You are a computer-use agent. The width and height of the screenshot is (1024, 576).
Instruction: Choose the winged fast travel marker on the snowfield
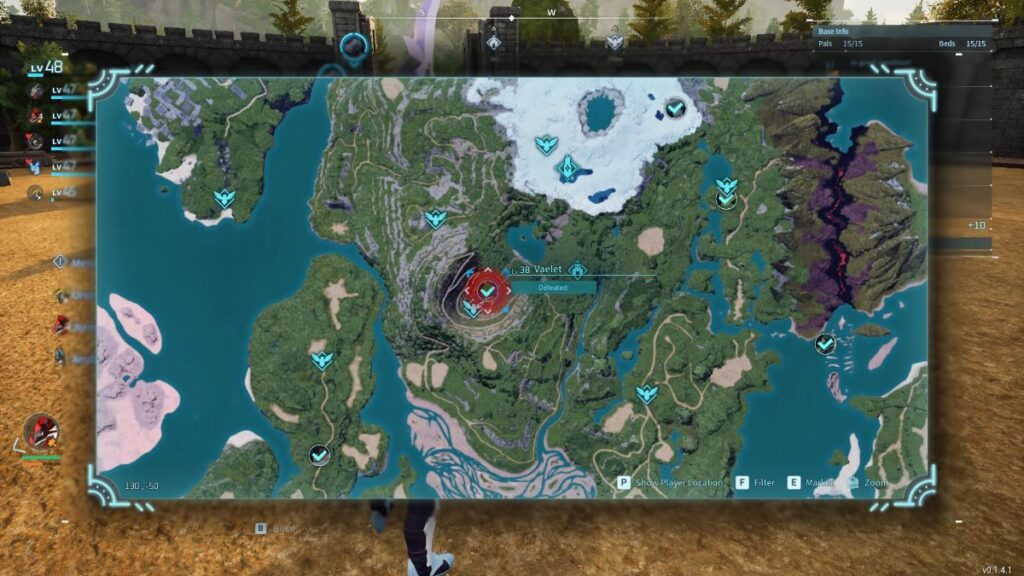tap(545, 144)
